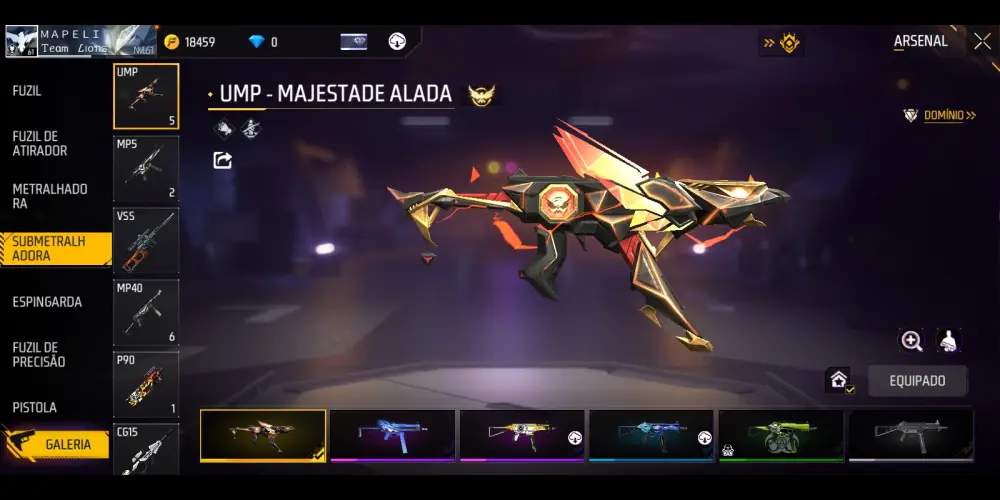Image resolution: width=1000 pixels, height=500 pixels.
Task: Choose the green UMP skin thumbnail
Action: click(x=781, y=435)
